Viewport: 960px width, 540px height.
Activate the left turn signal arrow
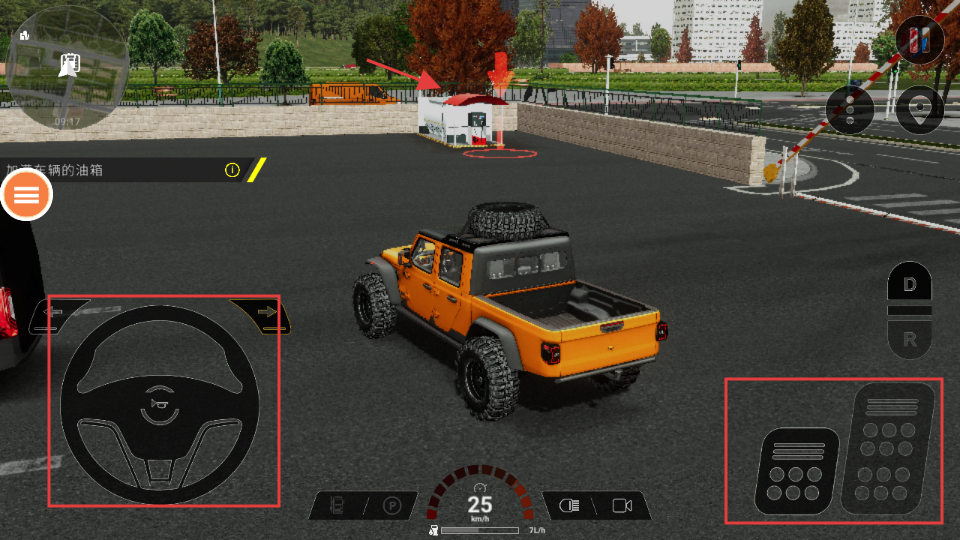pyautogui.click(x=51, y=313)
